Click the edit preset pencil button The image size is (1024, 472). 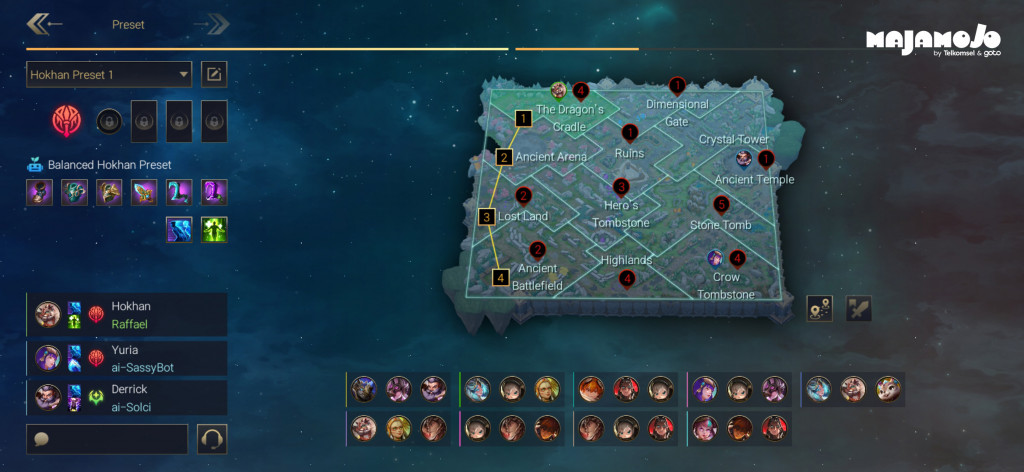[x=214, y=74]
